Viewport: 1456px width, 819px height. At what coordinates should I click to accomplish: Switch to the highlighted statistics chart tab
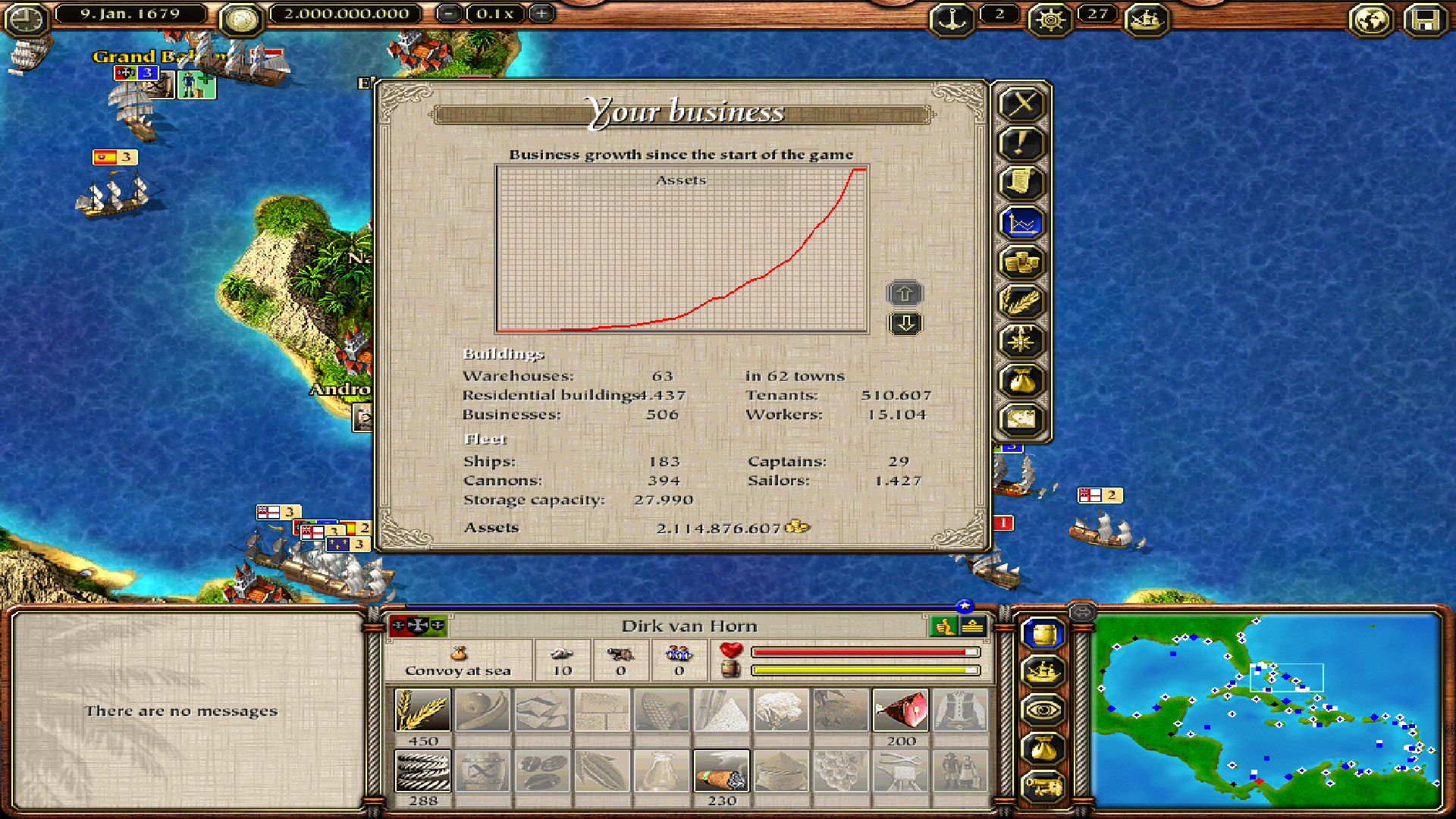tap(1021, 224)
